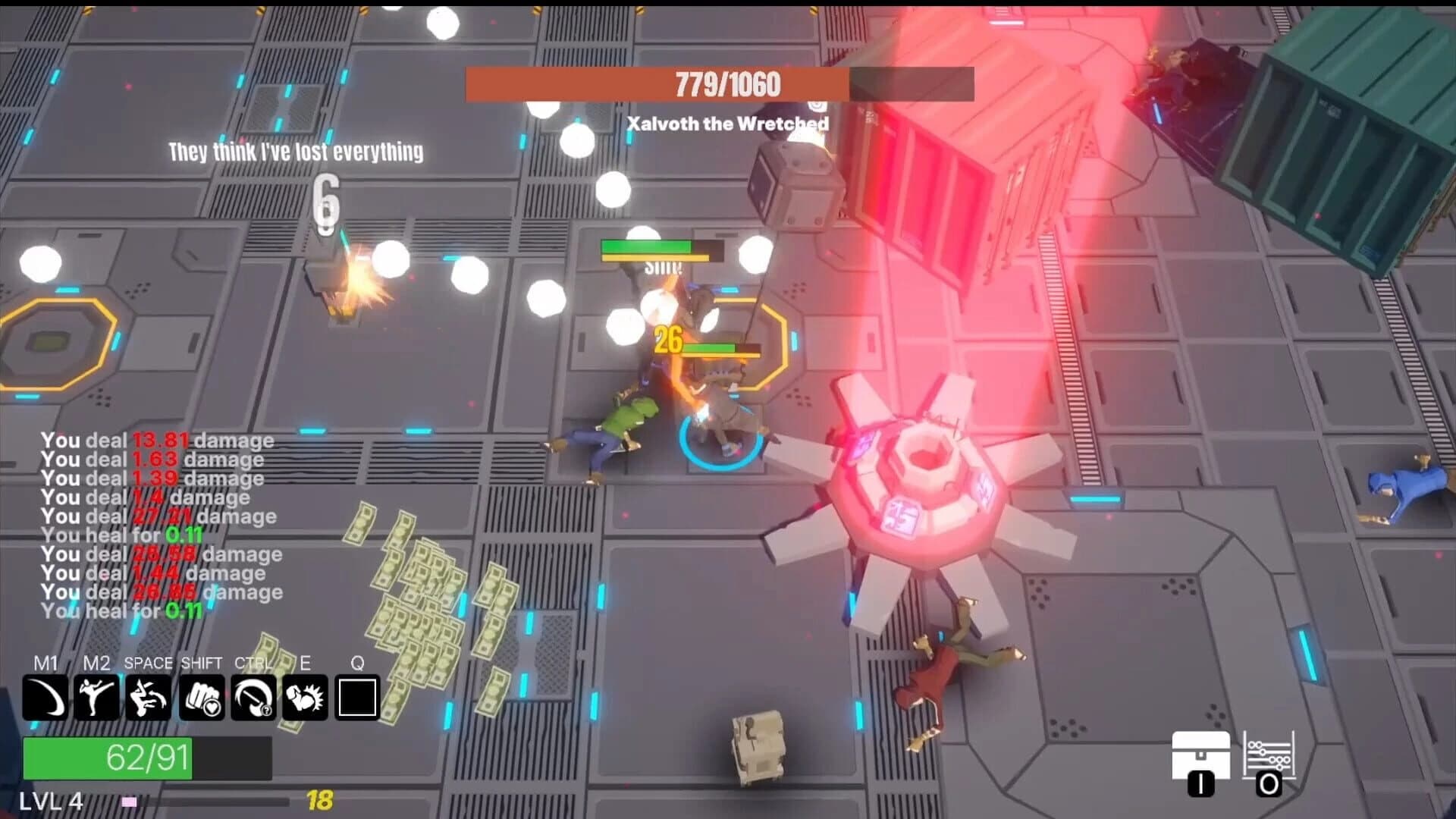Click the empty Q ability slot

click(357, 697)
